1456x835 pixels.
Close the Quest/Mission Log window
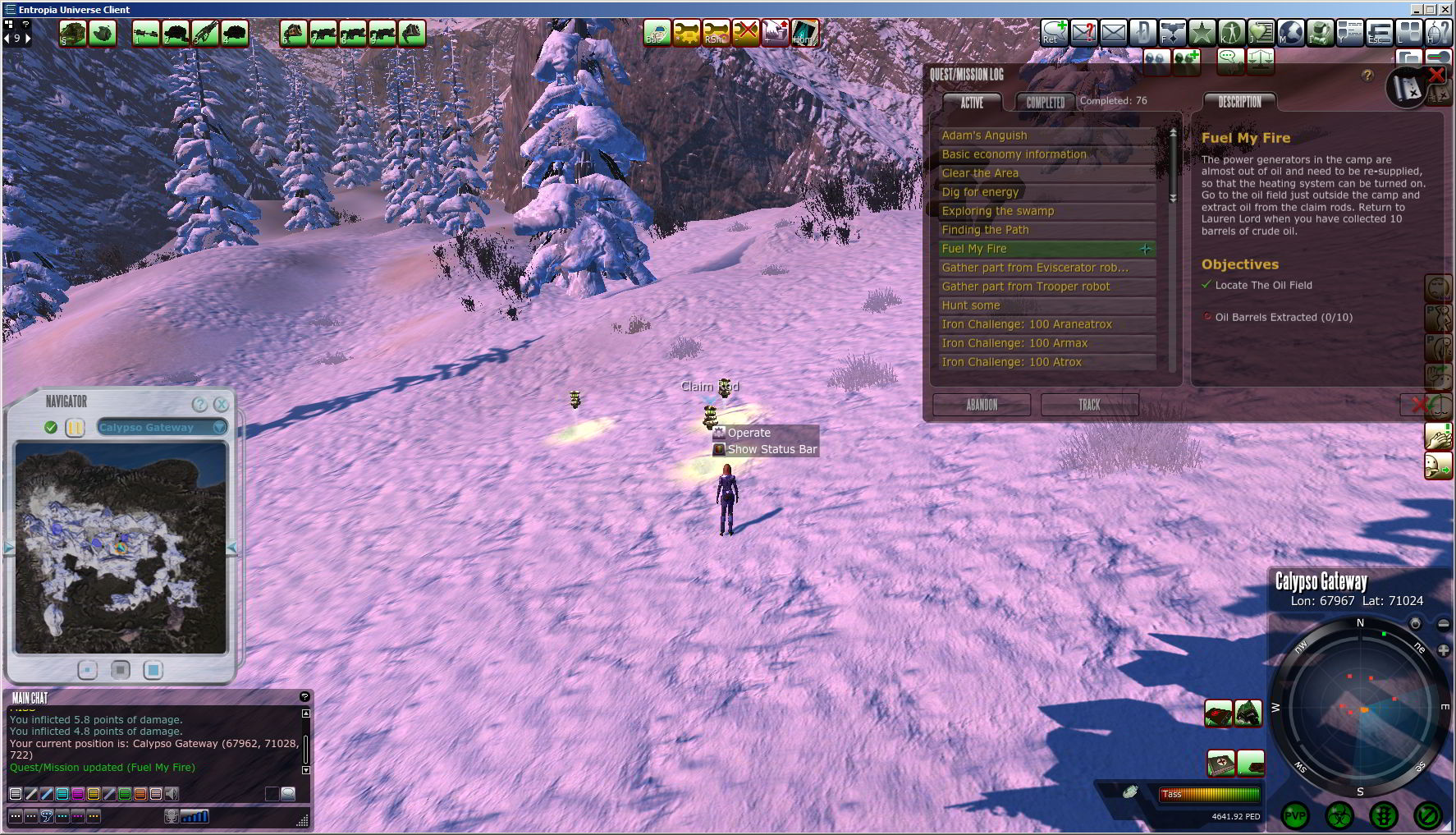coord(1436,76)
